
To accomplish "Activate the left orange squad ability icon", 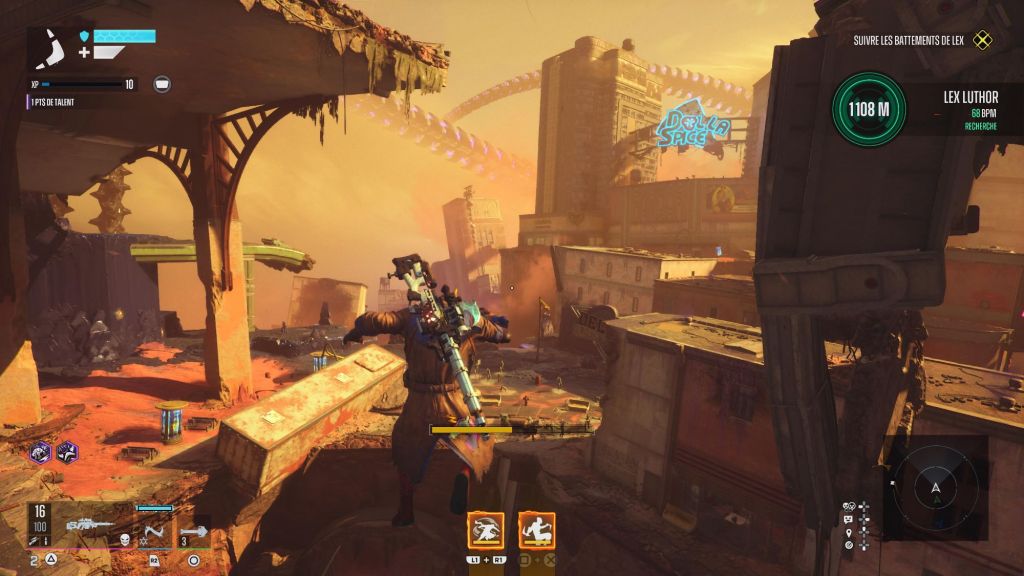I will click(x=486, y=530).
